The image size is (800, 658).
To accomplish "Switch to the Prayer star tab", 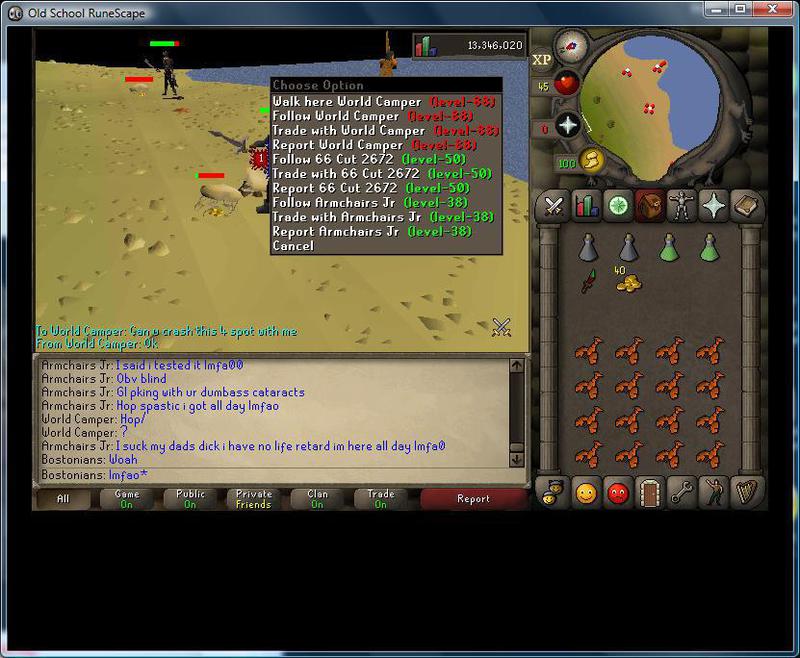I will (x=714, y=206).
